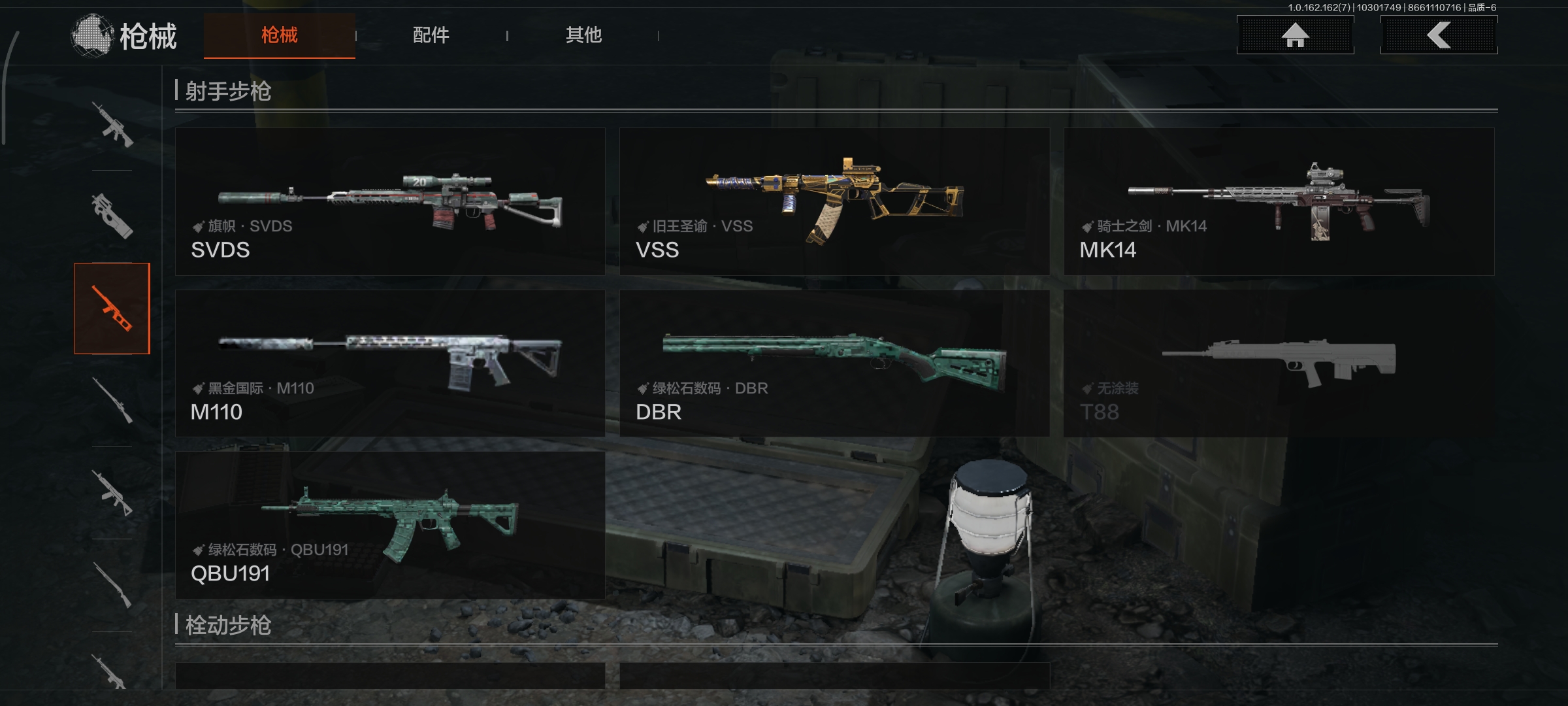Select the highlighted orange marksman rifle category
The image size is (1568, 706).
(112, 309)
